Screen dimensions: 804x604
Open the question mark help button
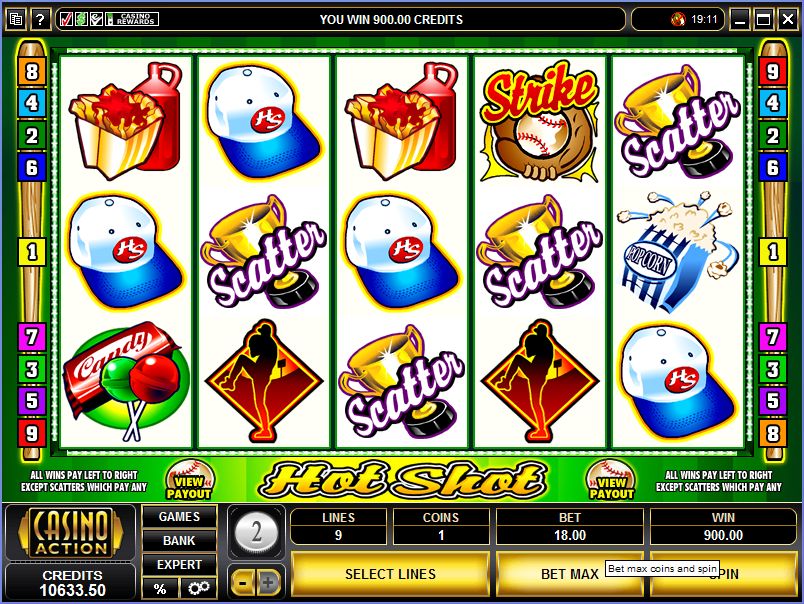40,19
